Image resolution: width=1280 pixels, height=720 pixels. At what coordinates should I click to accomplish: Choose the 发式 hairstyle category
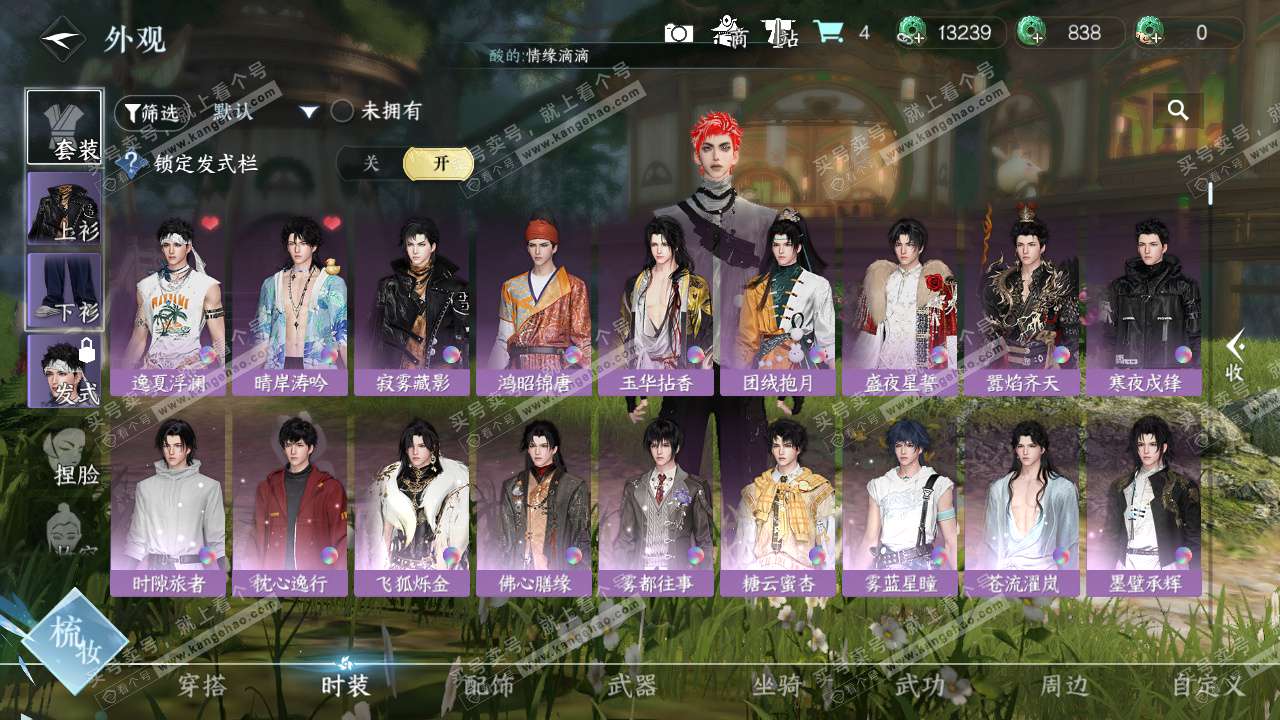click(65, 370)
